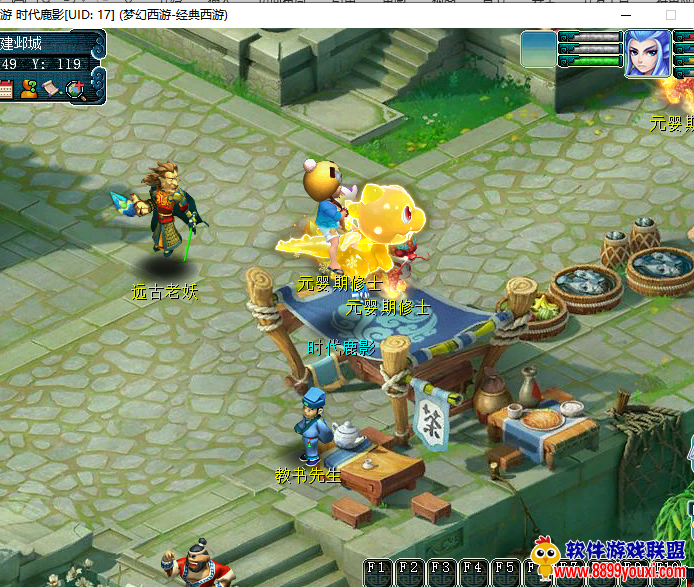
Task: Select the empty pet portrait frame
Action: point(539,49)
